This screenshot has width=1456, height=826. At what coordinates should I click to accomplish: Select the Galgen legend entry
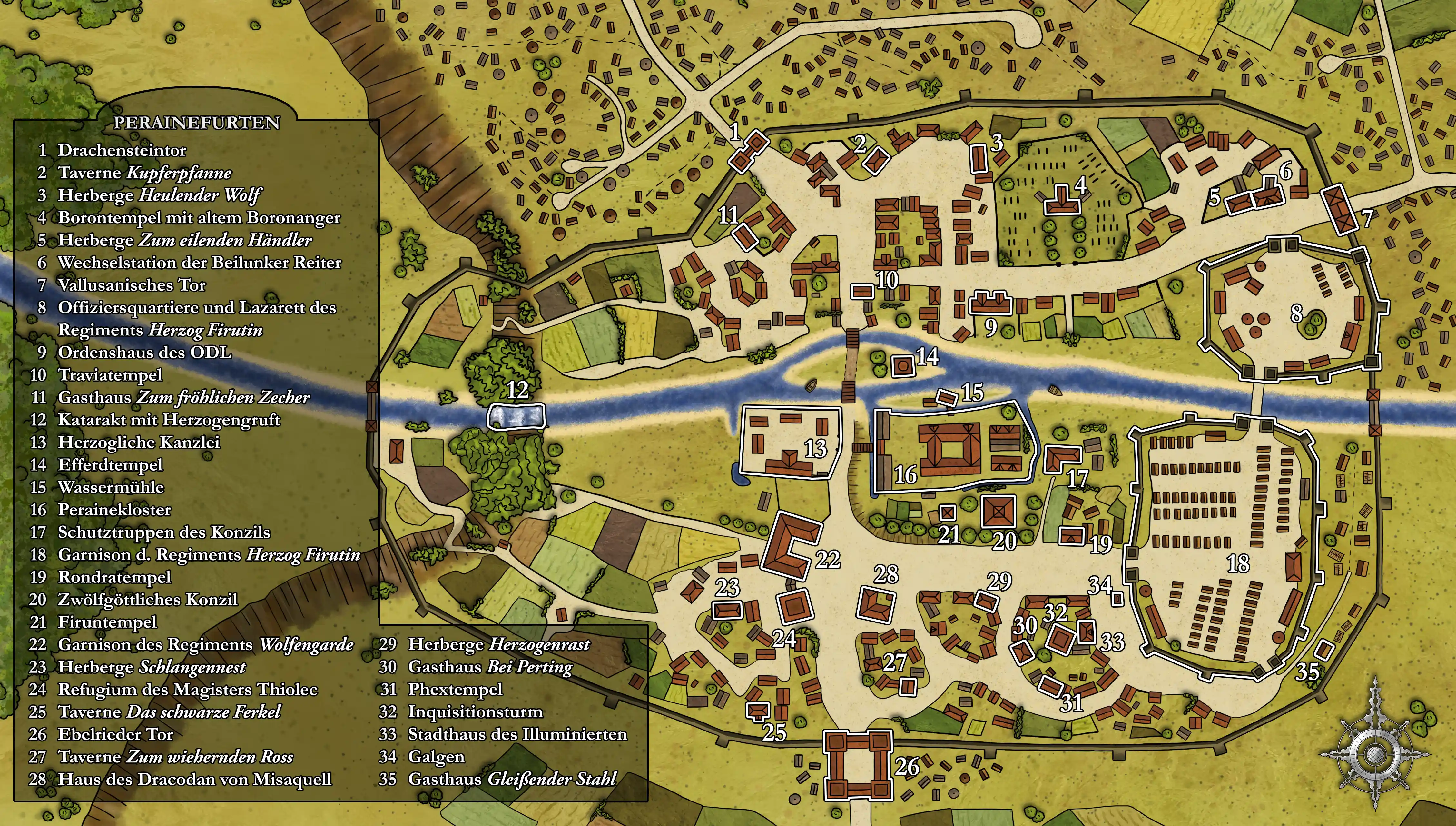[436, 757]
